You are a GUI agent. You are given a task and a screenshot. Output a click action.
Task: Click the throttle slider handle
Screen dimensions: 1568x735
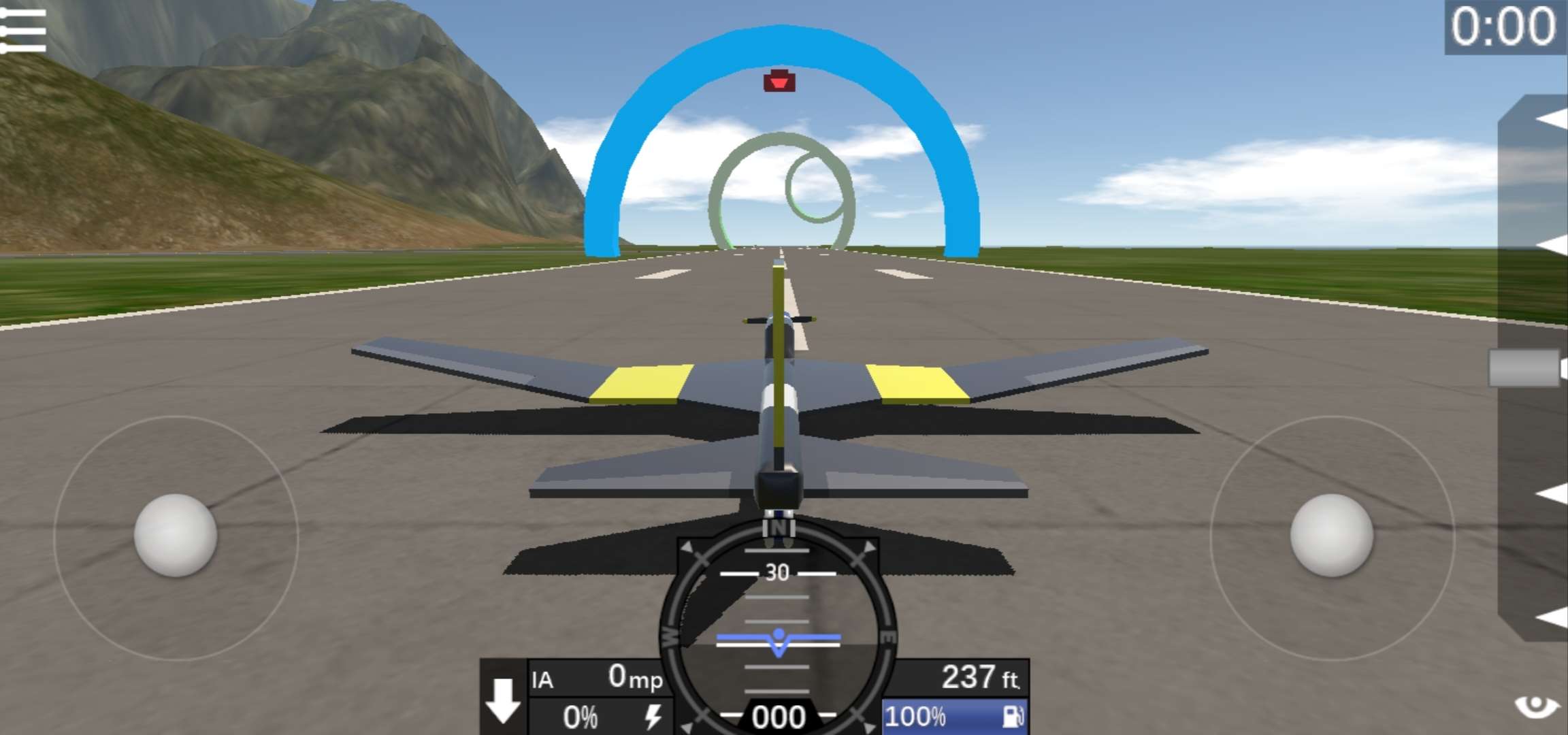[x=1524, y=368]
